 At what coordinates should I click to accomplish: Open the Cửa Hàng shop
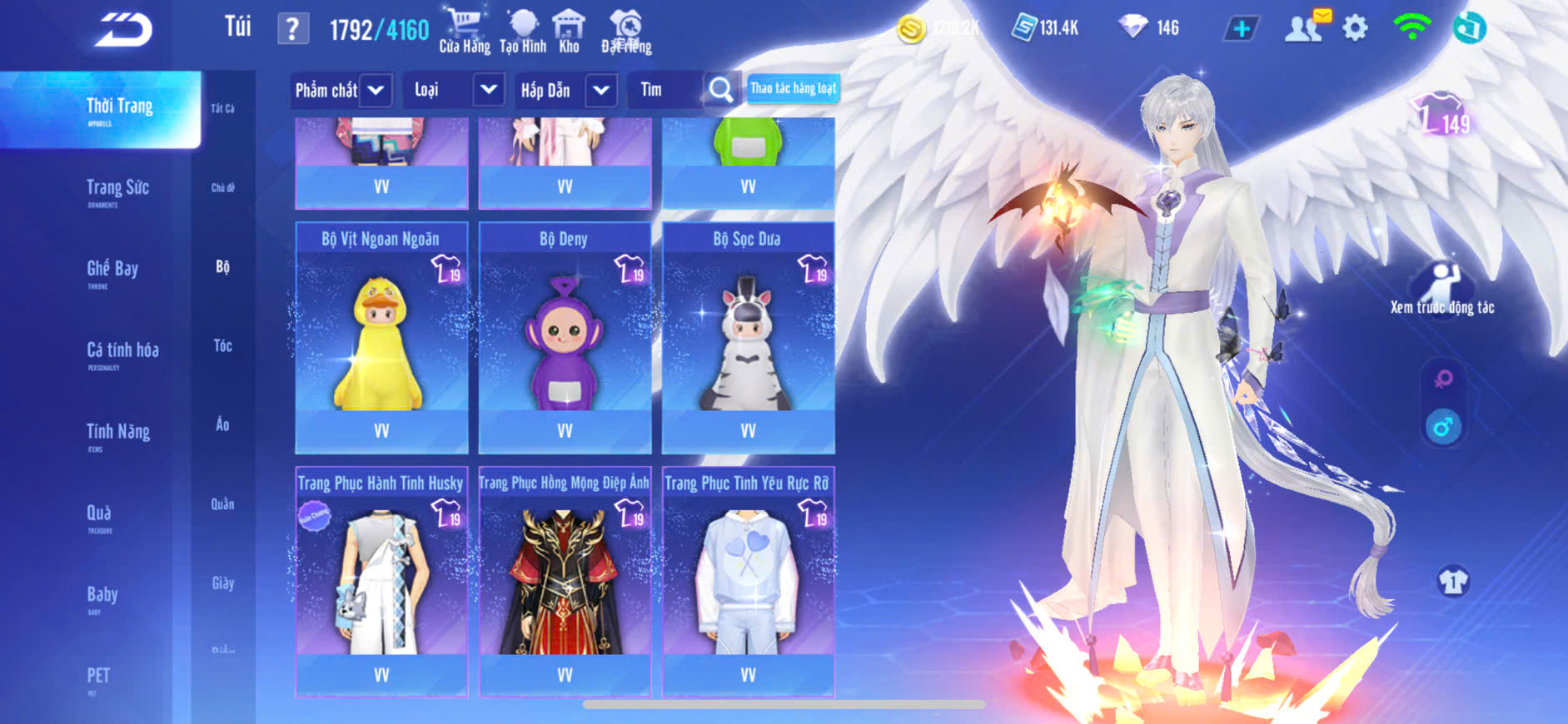coord(464,32)
